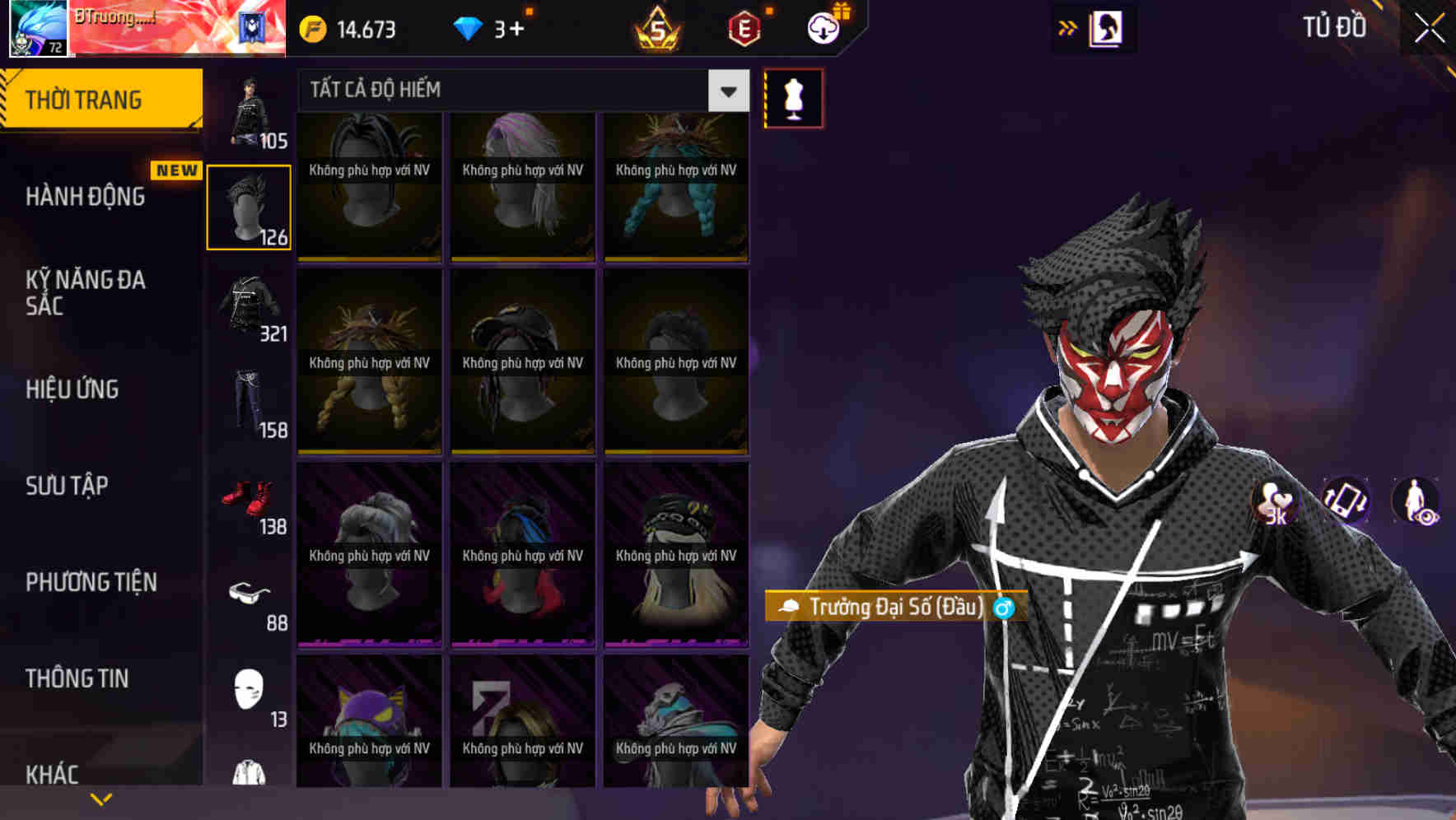Select the red shoes category icon

tap(250, 498)
